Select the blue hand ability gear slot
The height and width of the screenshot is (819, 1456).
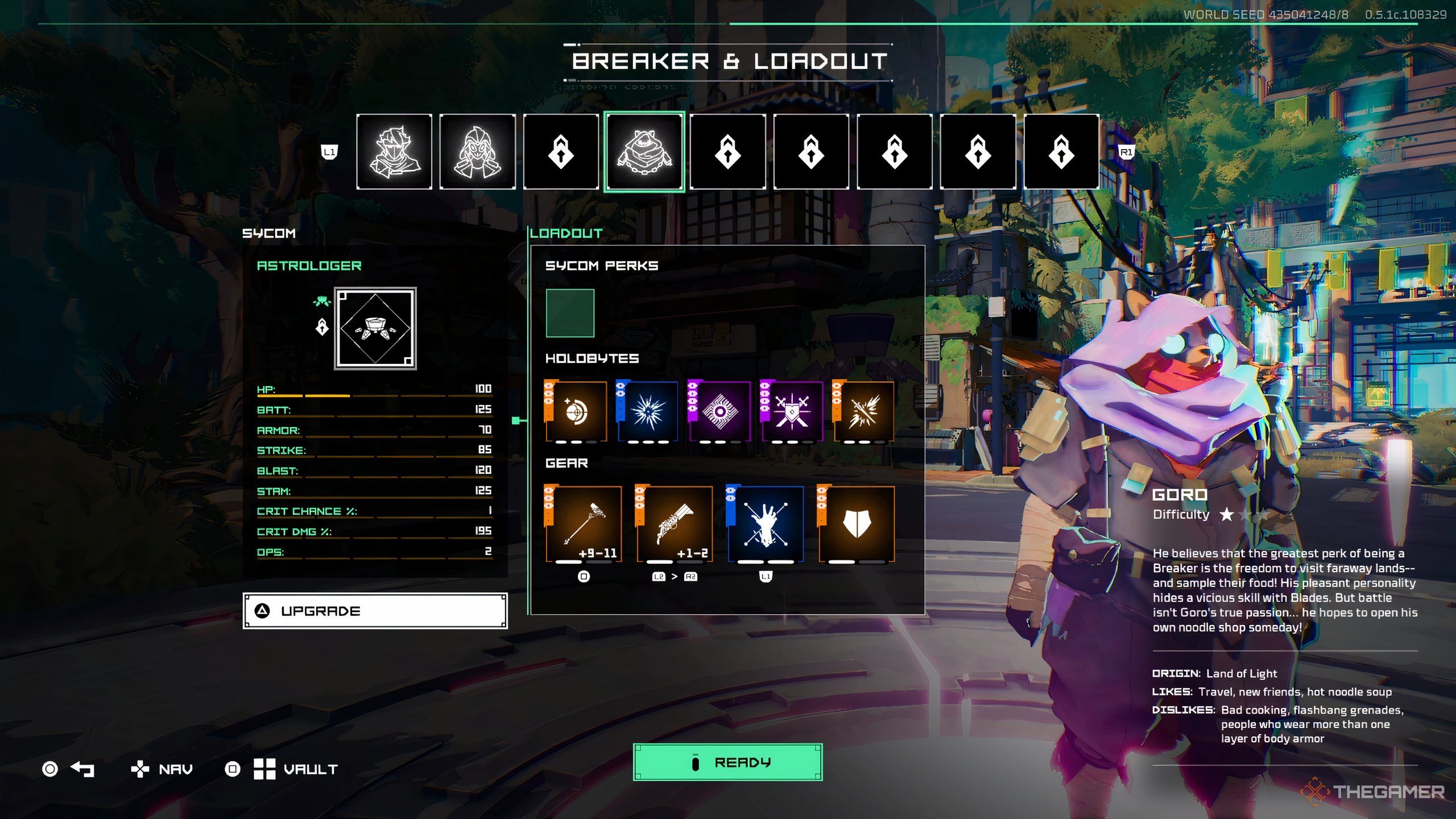point(766,524)
